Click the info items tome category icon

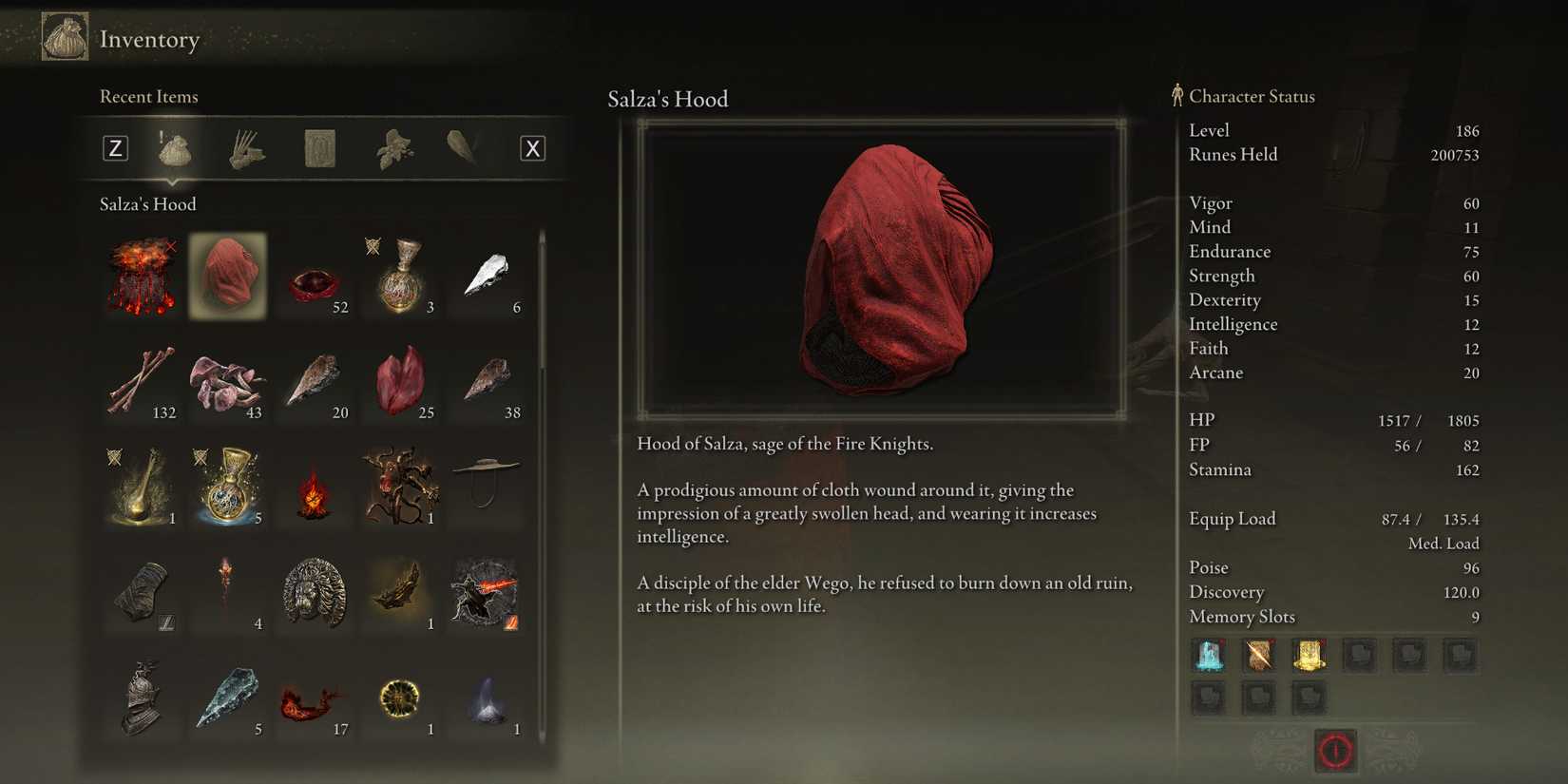(317, 148)
